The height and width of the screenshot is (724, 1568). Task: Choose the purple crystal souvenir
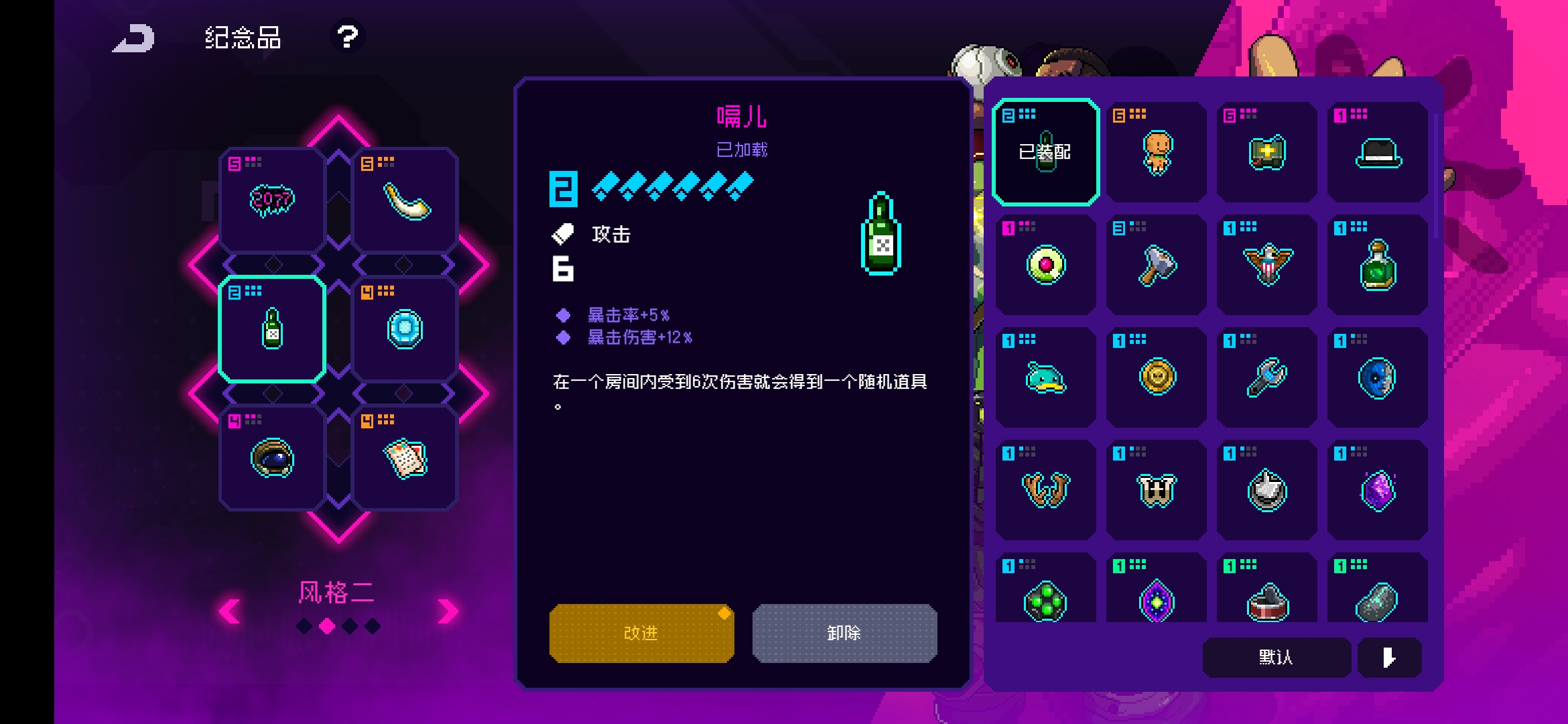[x=1378, y=490]
